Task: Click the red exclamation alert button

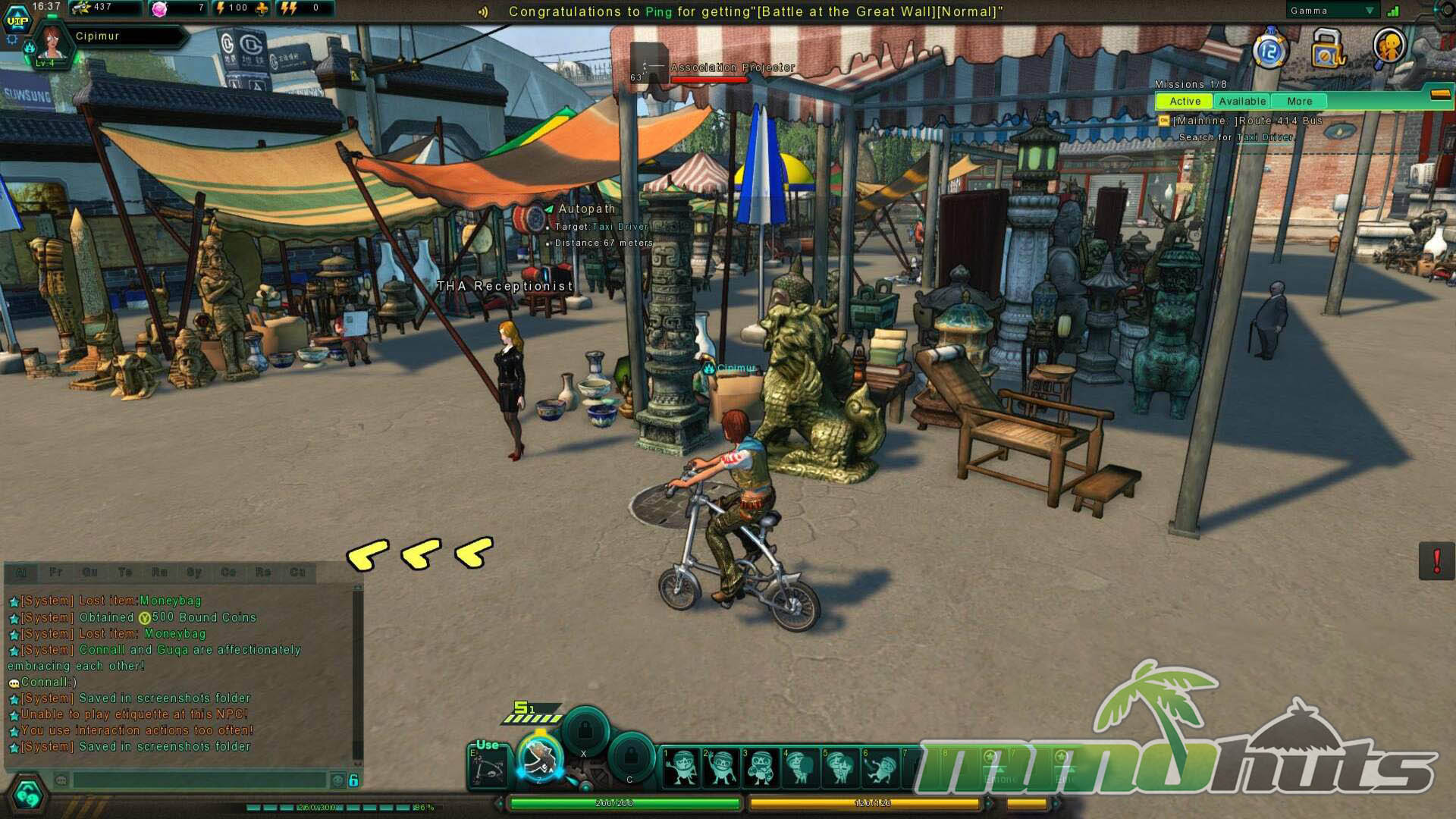Action: pos(1436,561)
